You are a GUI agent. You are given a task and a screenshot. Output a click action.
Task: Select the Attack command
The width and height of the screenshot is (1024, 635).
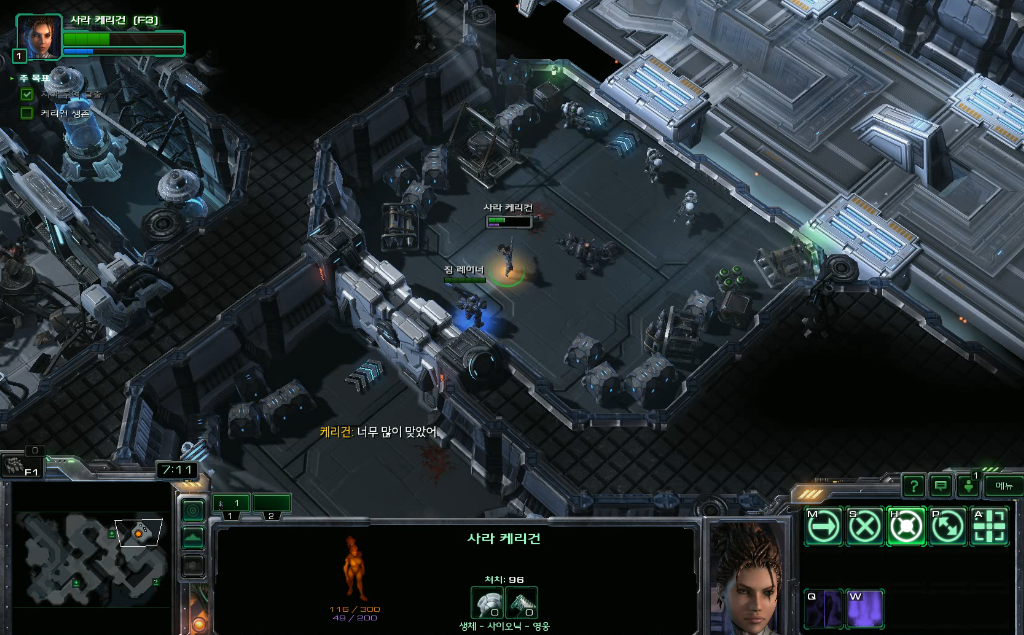pyautogui.click(x=989, y=526)
